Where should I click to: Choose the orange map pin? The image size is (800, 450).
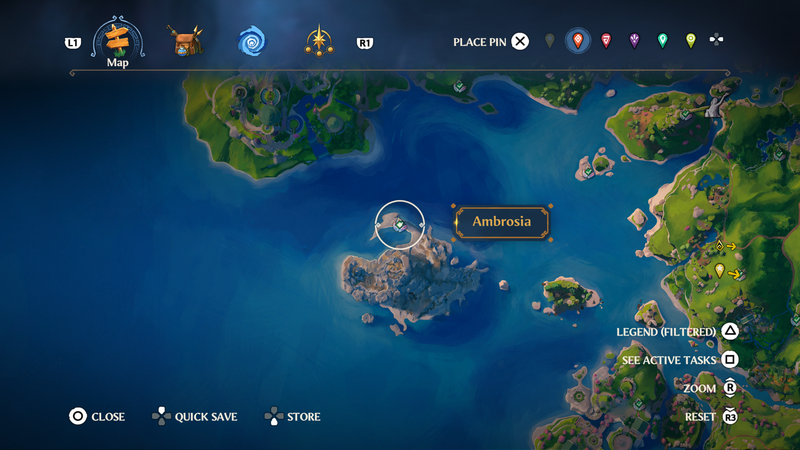click(577, 41)
